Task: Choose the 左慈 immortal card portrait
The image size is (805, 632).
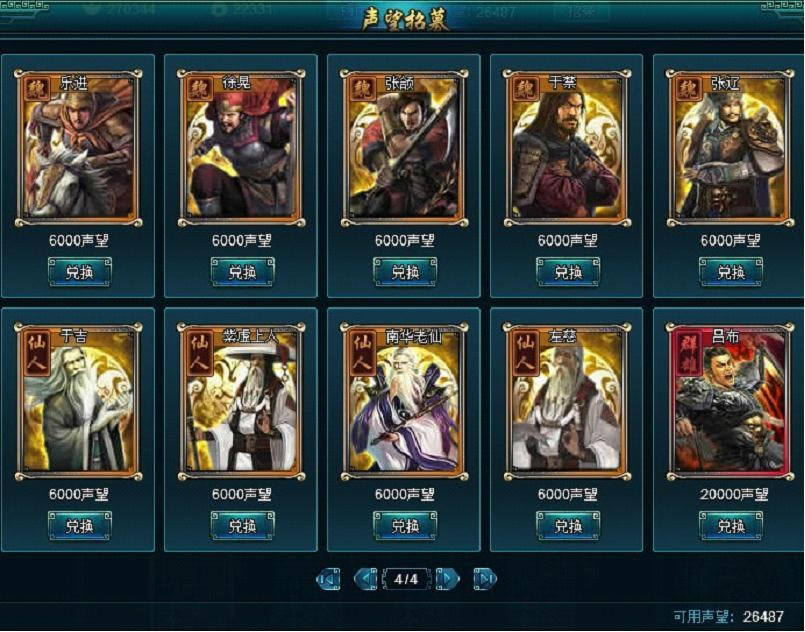Action: click(568, 400)
